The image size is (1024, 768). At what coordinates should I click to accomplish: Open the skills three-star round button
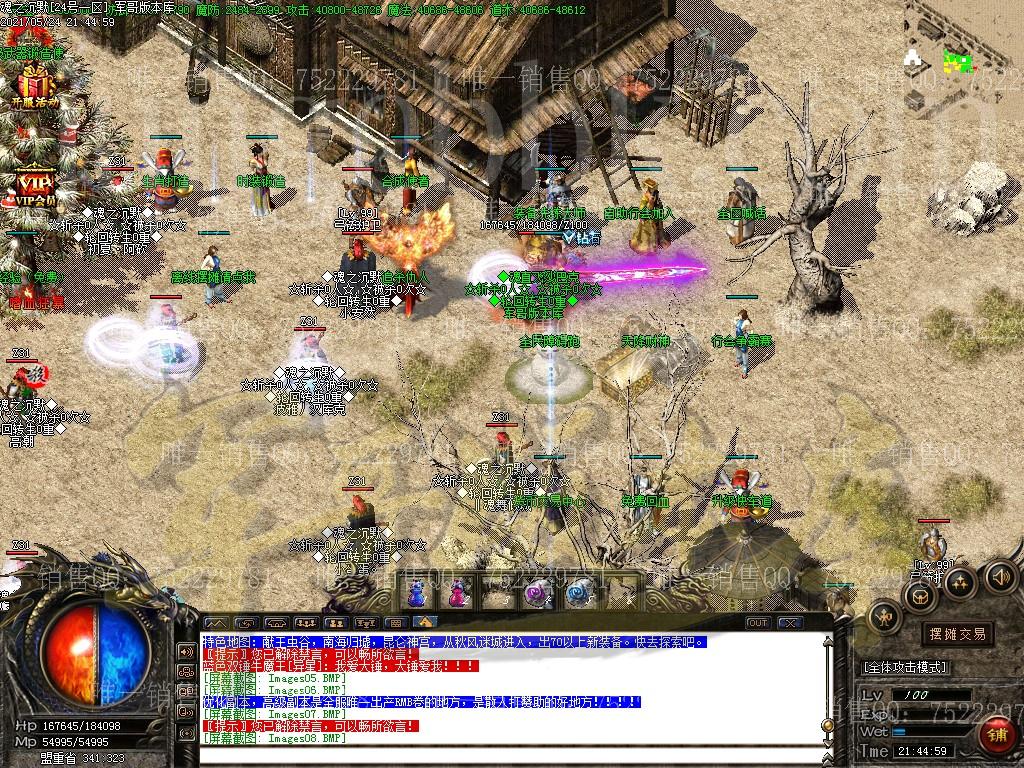960,582
